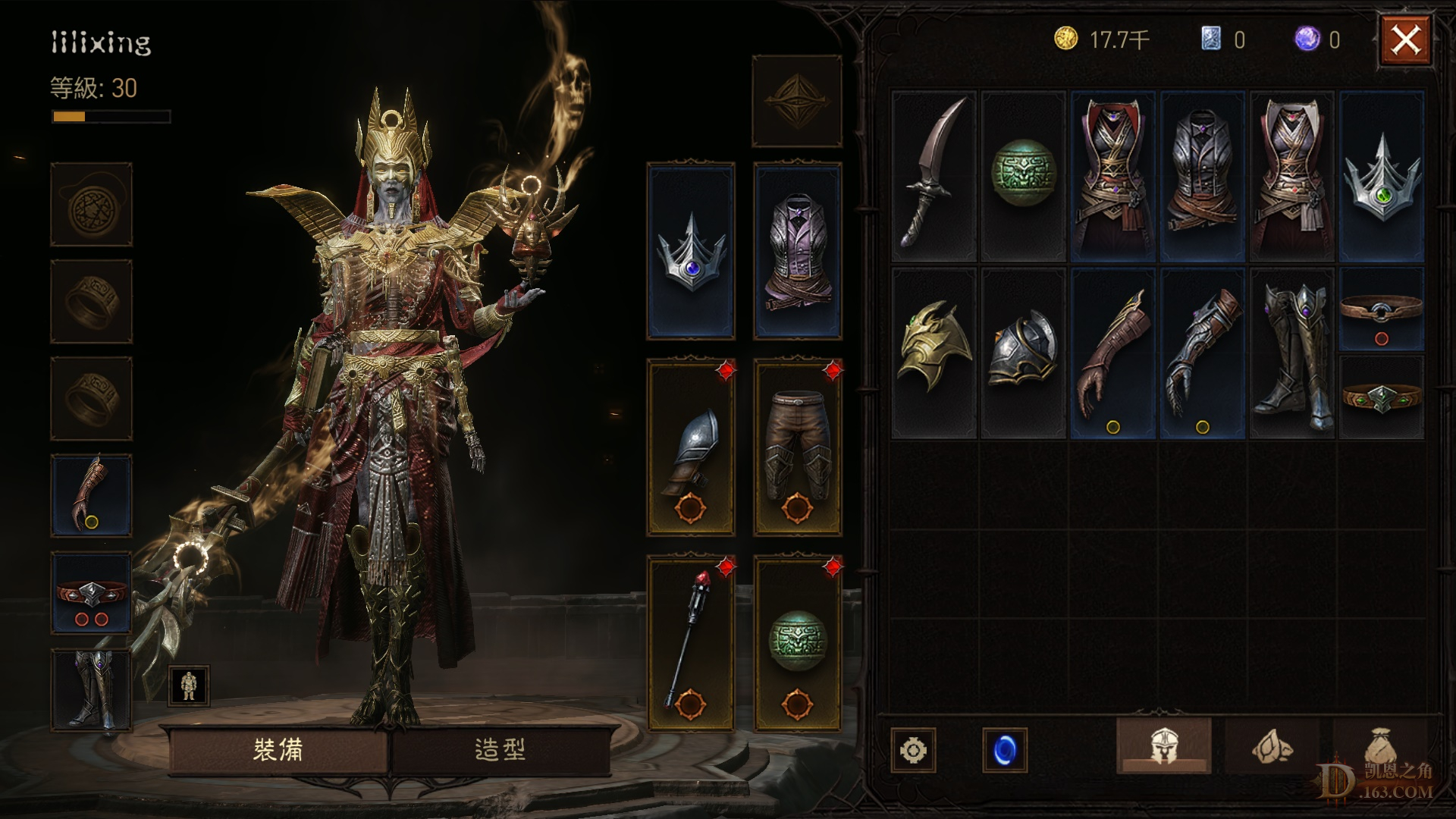Select the curved dagger in the bag
Screen dimensions: 1456x819
point(934,175)
